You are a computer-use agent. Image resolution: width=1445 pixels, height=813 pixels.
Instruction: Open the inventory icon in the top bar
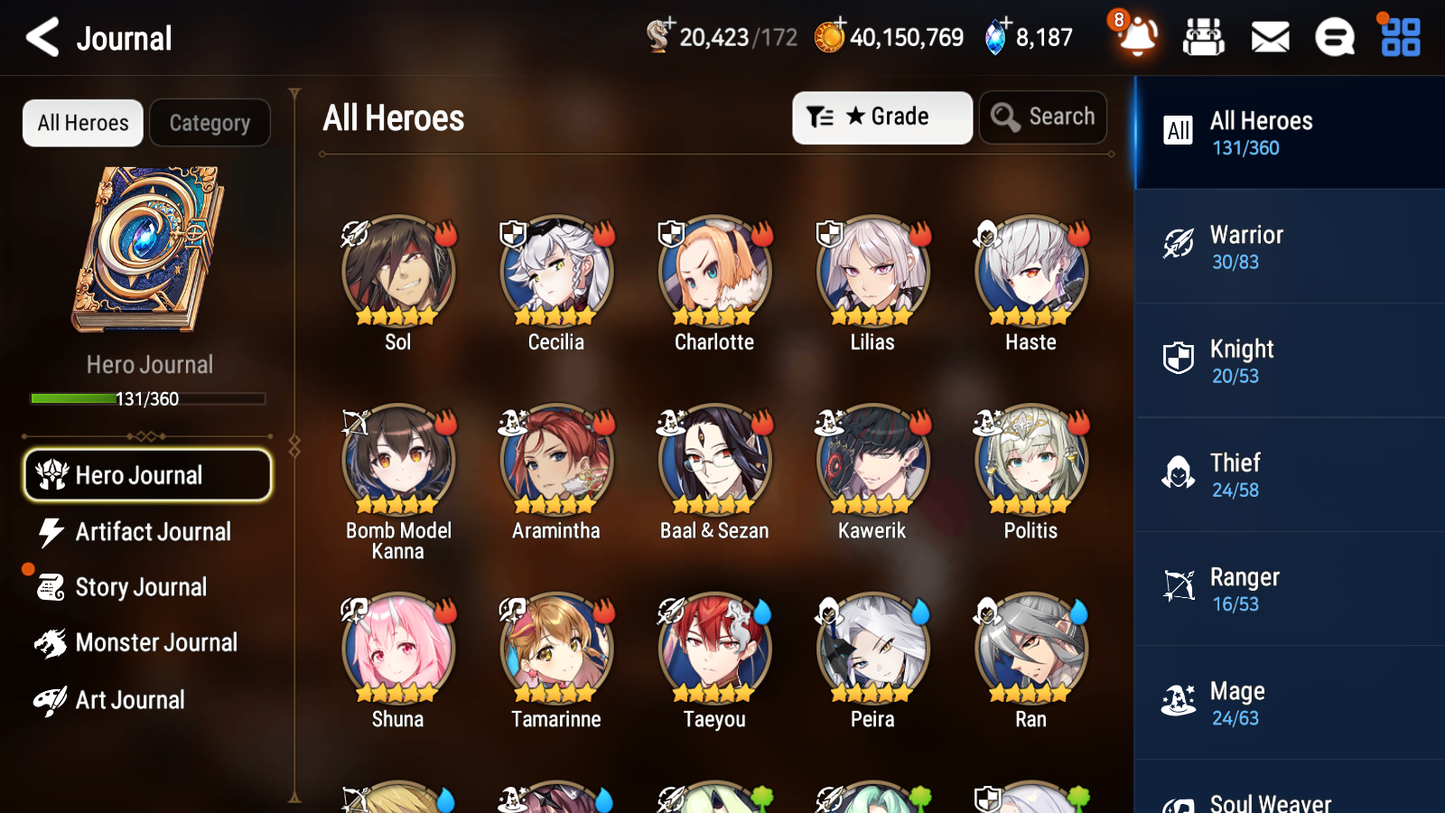coord(1203,36)
